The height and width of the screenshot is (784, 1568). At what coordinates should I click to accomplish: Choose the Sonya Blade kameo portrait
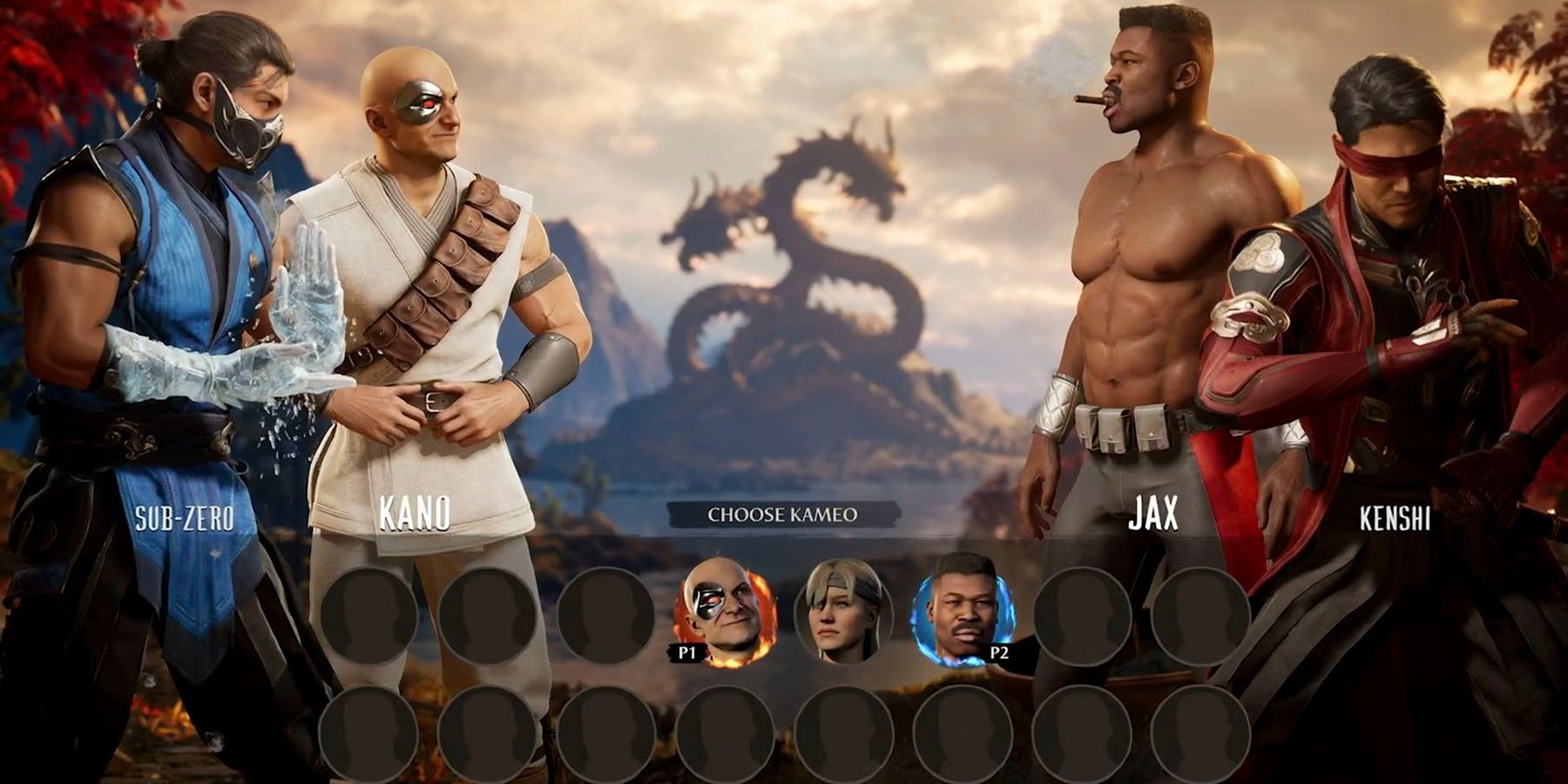coord(842,613)
